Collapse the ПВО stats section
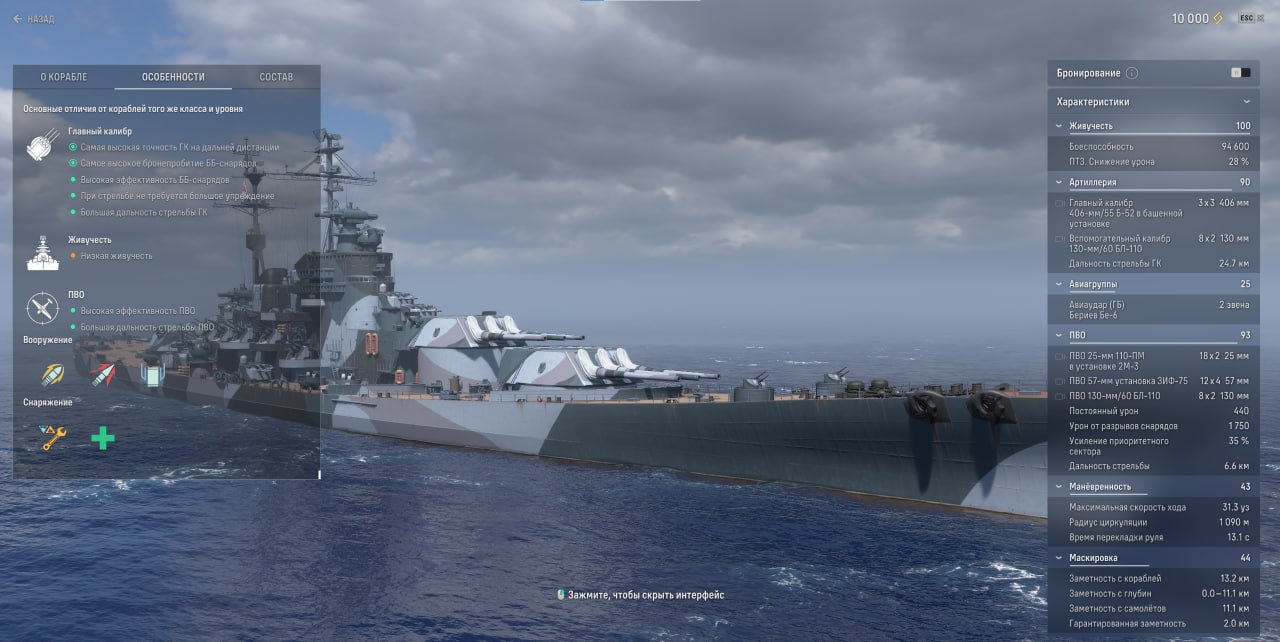1280x642 pixels. click(x=1059, y=335)
